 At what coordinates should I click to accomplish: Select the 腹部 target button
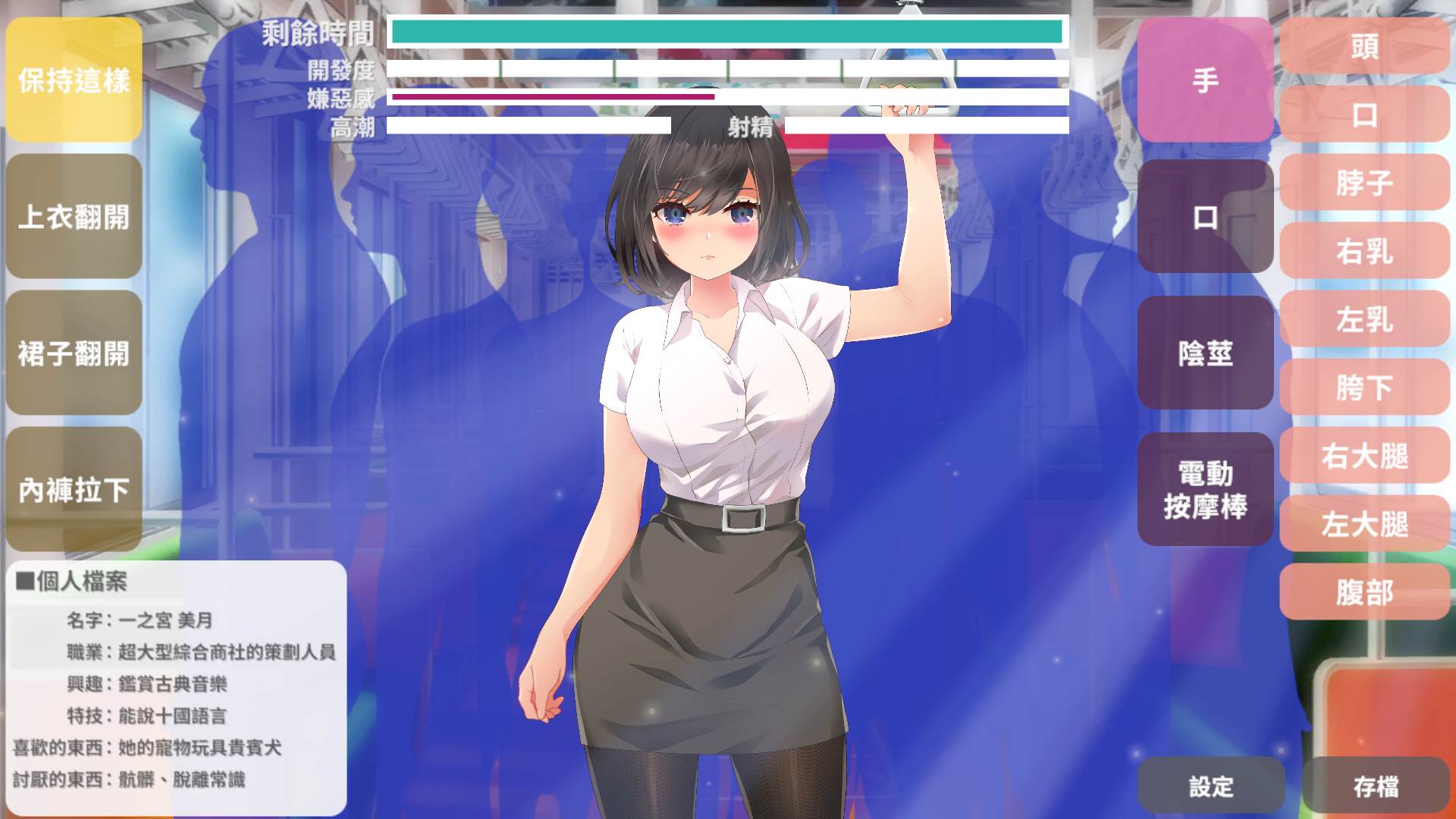(1364, 592)
